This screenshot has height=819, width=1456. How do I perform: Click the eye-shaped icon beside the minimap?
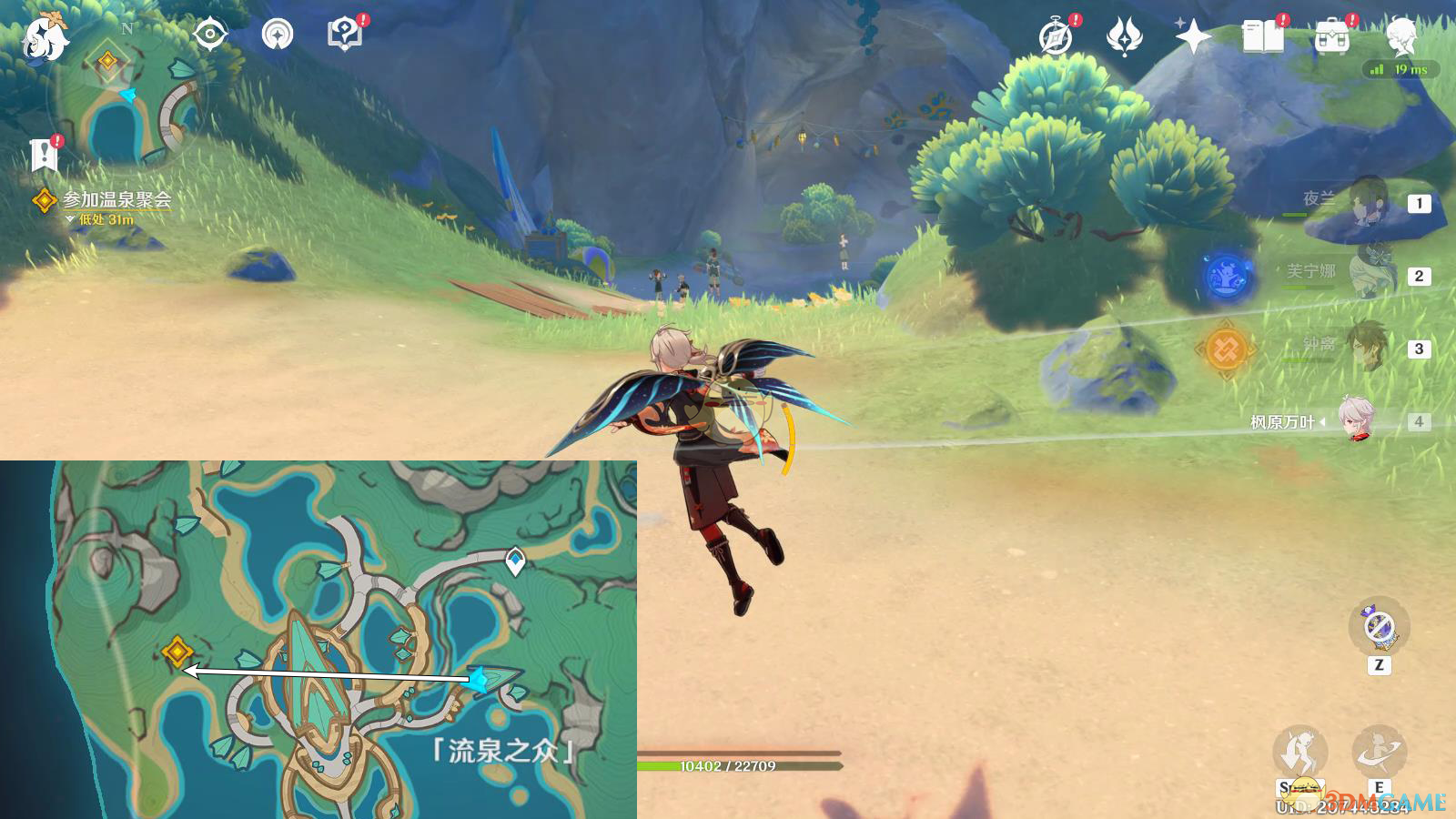(210, 35)
